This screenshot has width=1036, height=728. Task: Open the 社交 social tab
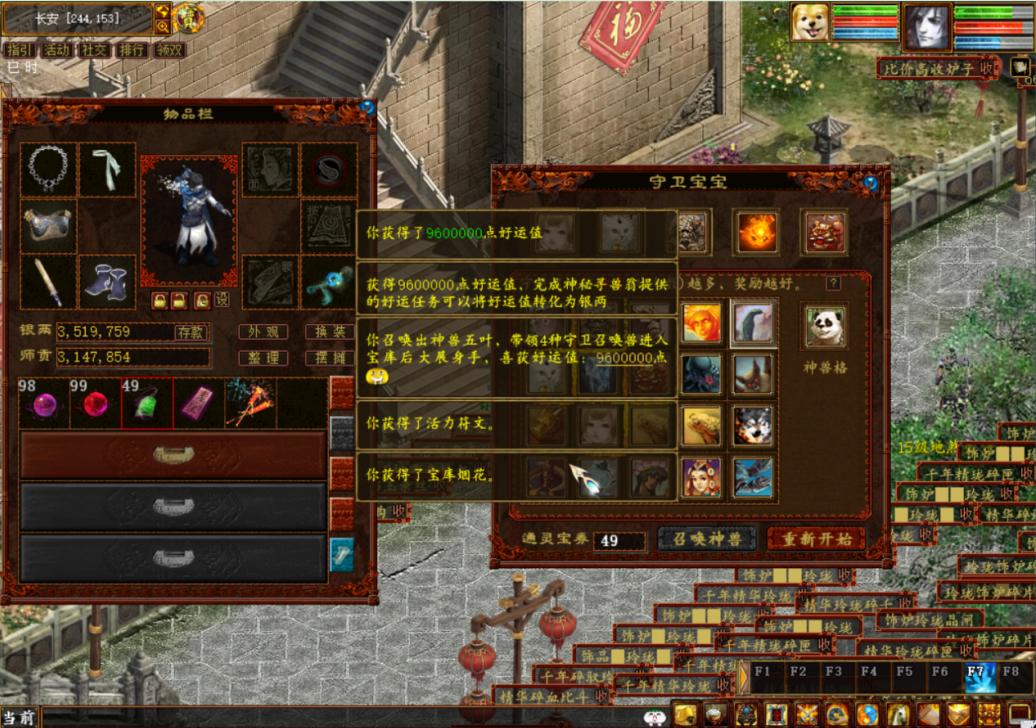pos(95,50)
